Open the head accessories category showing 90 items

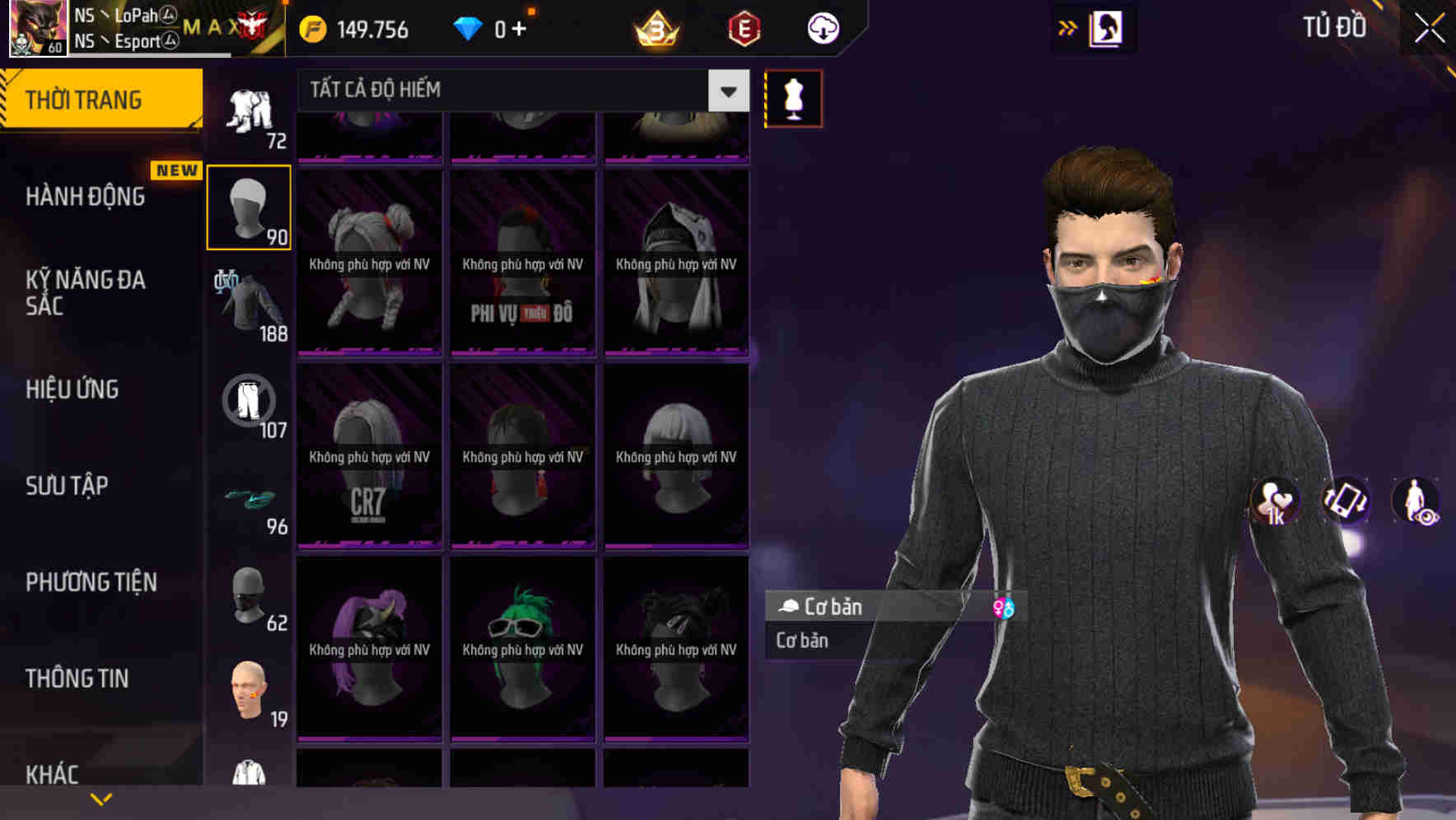(x=249, y=206)
